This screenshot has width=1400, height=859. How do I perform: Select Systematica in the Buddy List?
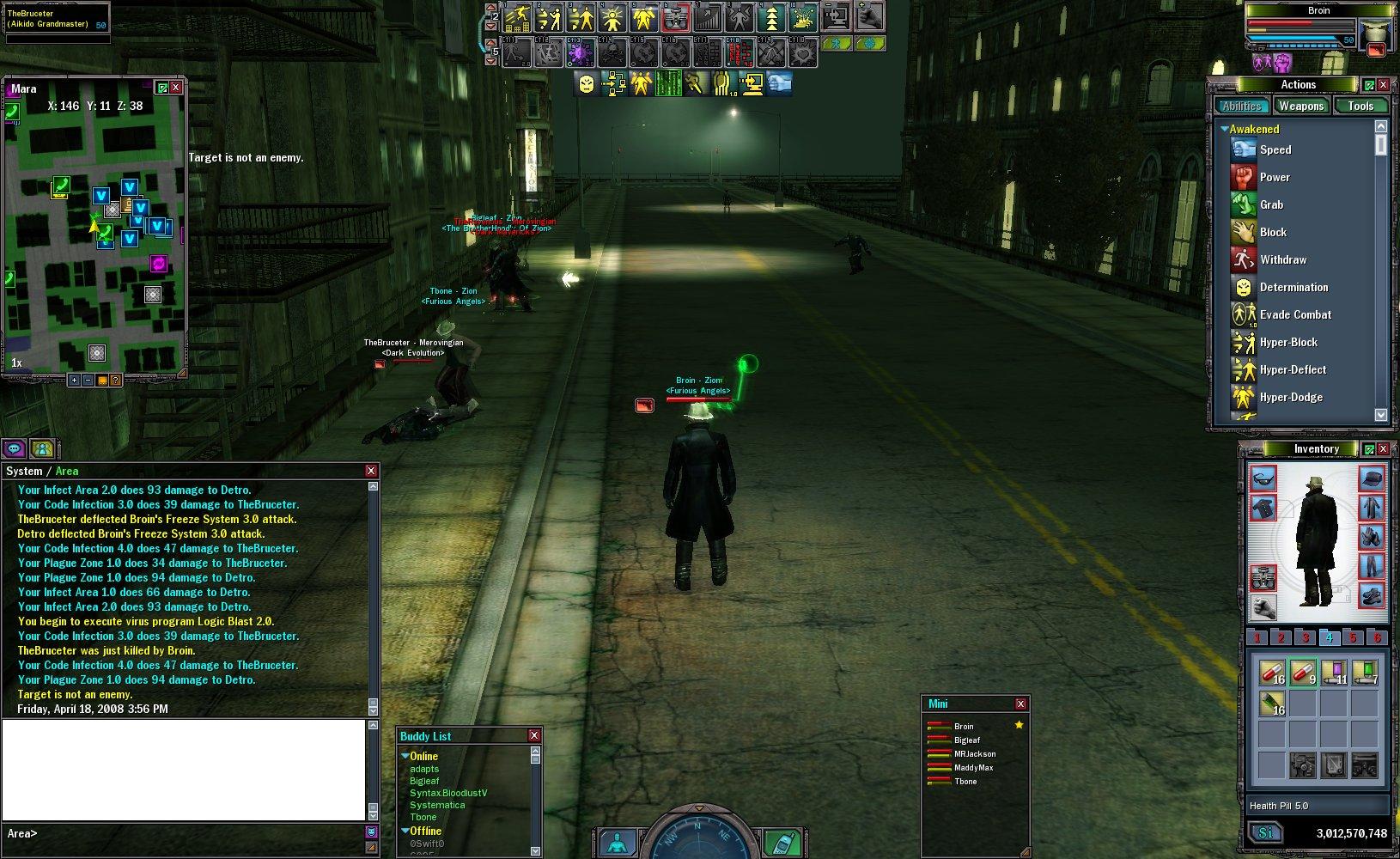(437, 805)
